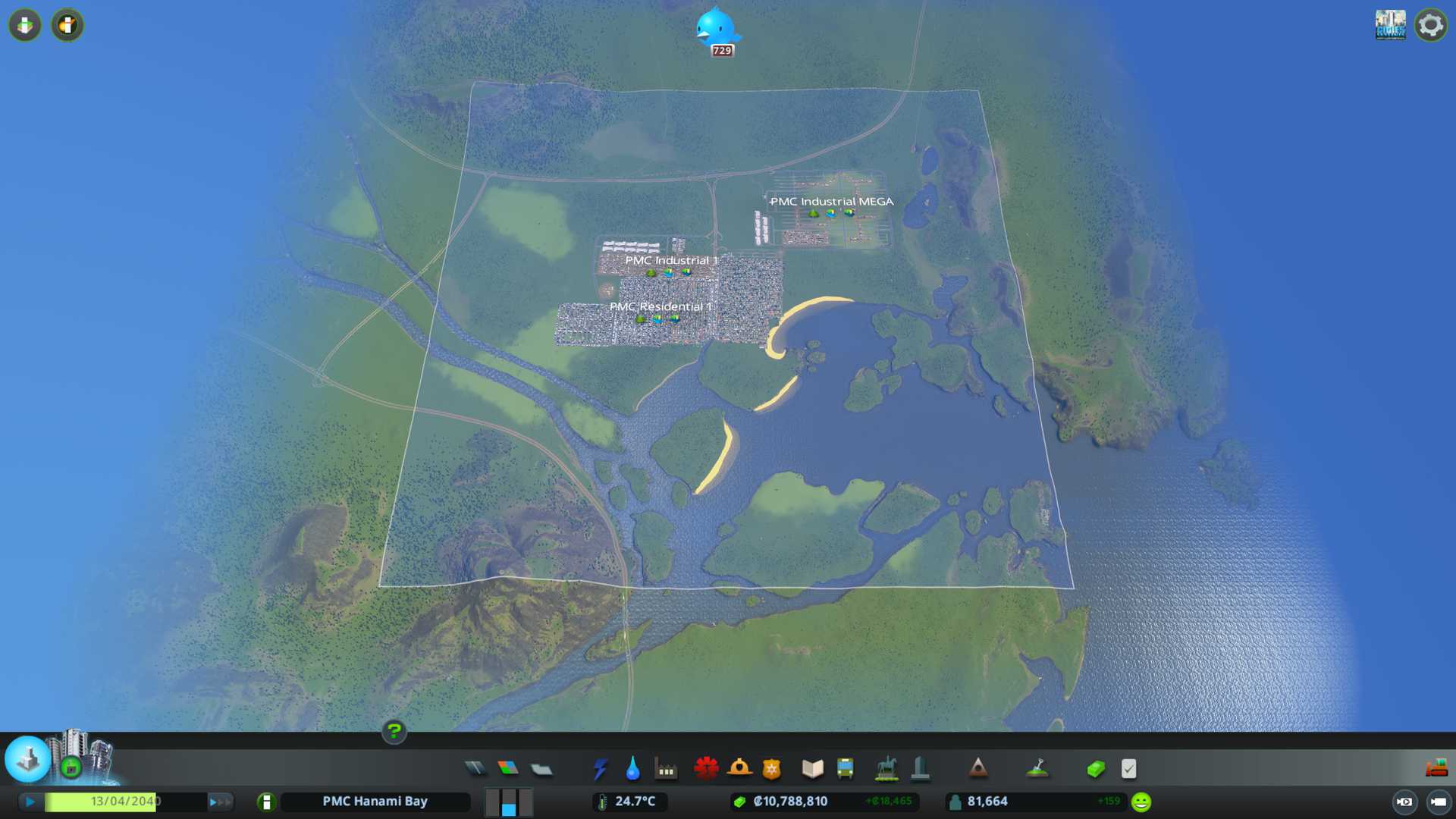Image resolution: width=1456 pixels, height=819 pixels.
Task: Open the water droplet services menu
Action: (632, 769)
